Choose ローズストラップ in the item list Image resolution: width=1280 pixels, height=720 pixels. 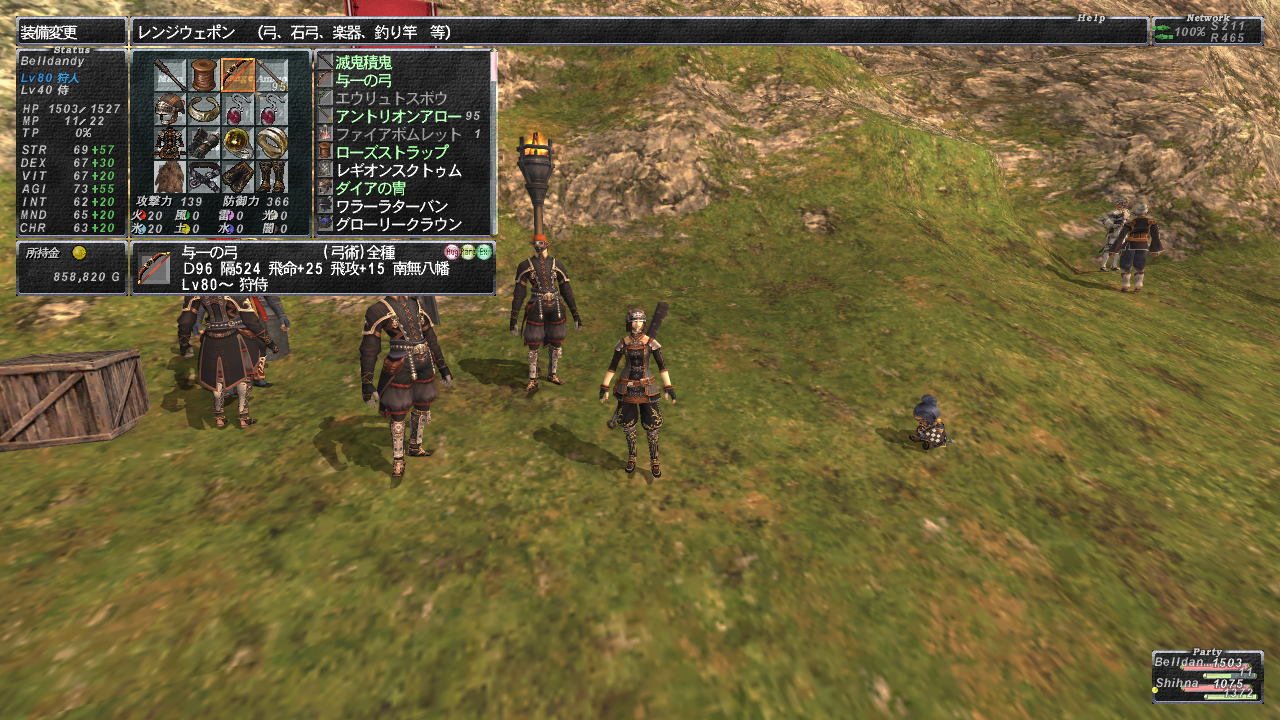point(392,152)
